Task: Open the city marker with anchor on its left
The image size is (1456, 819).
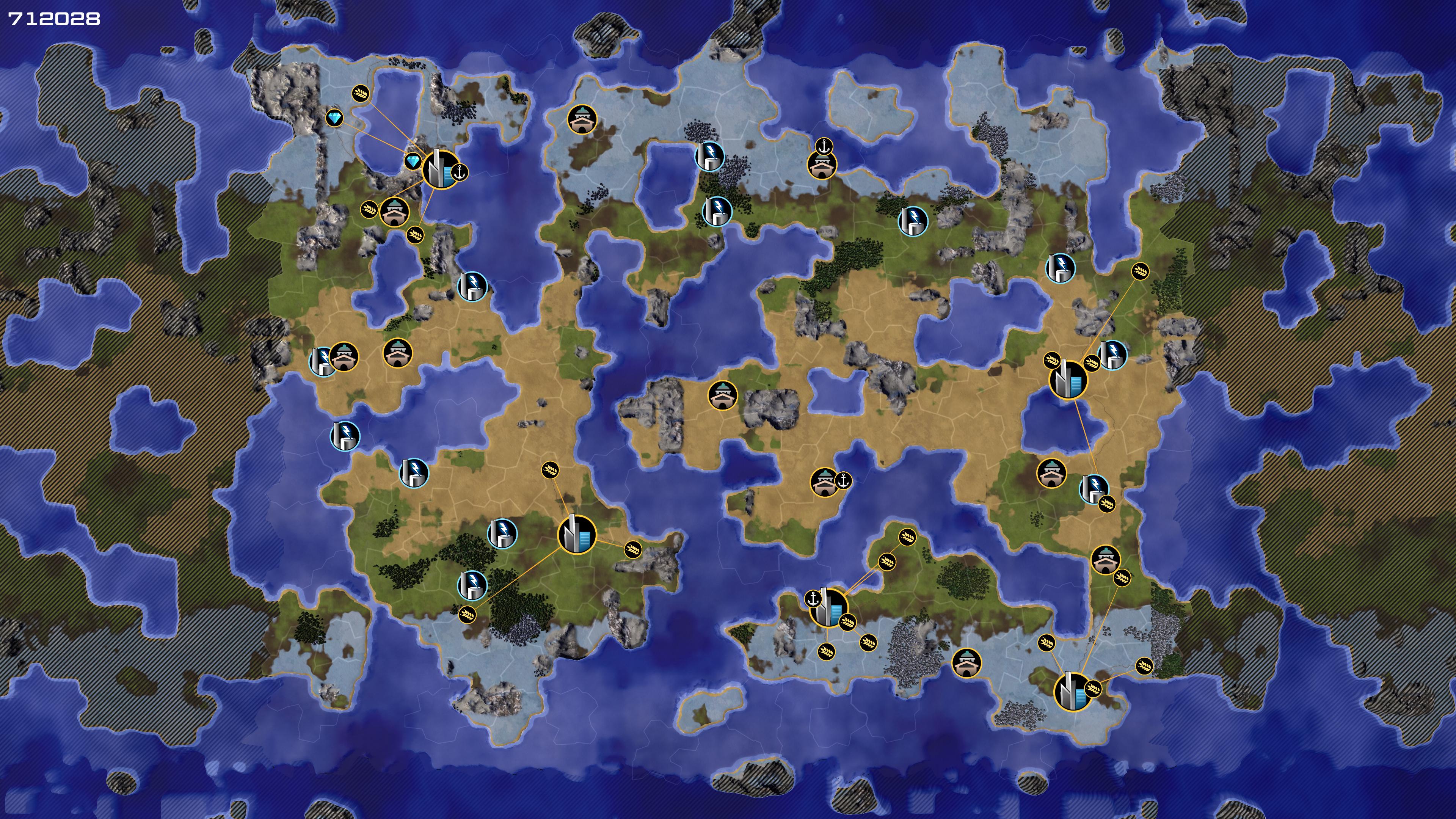Action: click(x=828, y=607)
